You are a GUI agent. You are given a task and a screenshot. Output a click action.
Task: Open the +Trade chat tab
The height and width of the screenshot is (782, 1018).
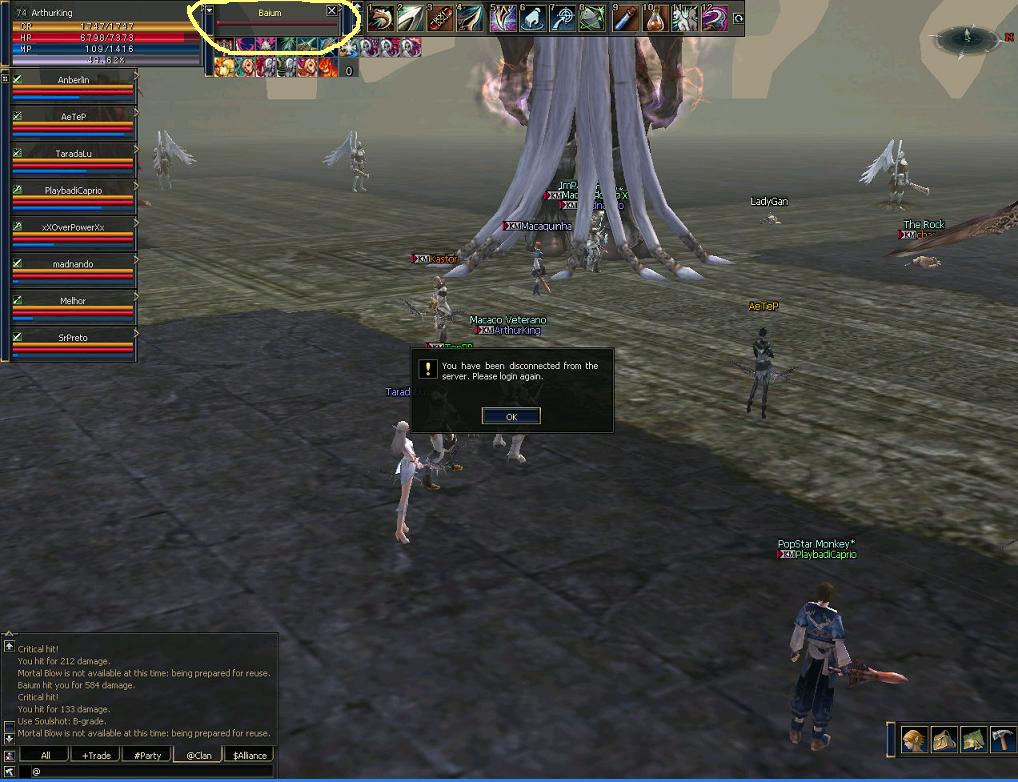(97, 755)
